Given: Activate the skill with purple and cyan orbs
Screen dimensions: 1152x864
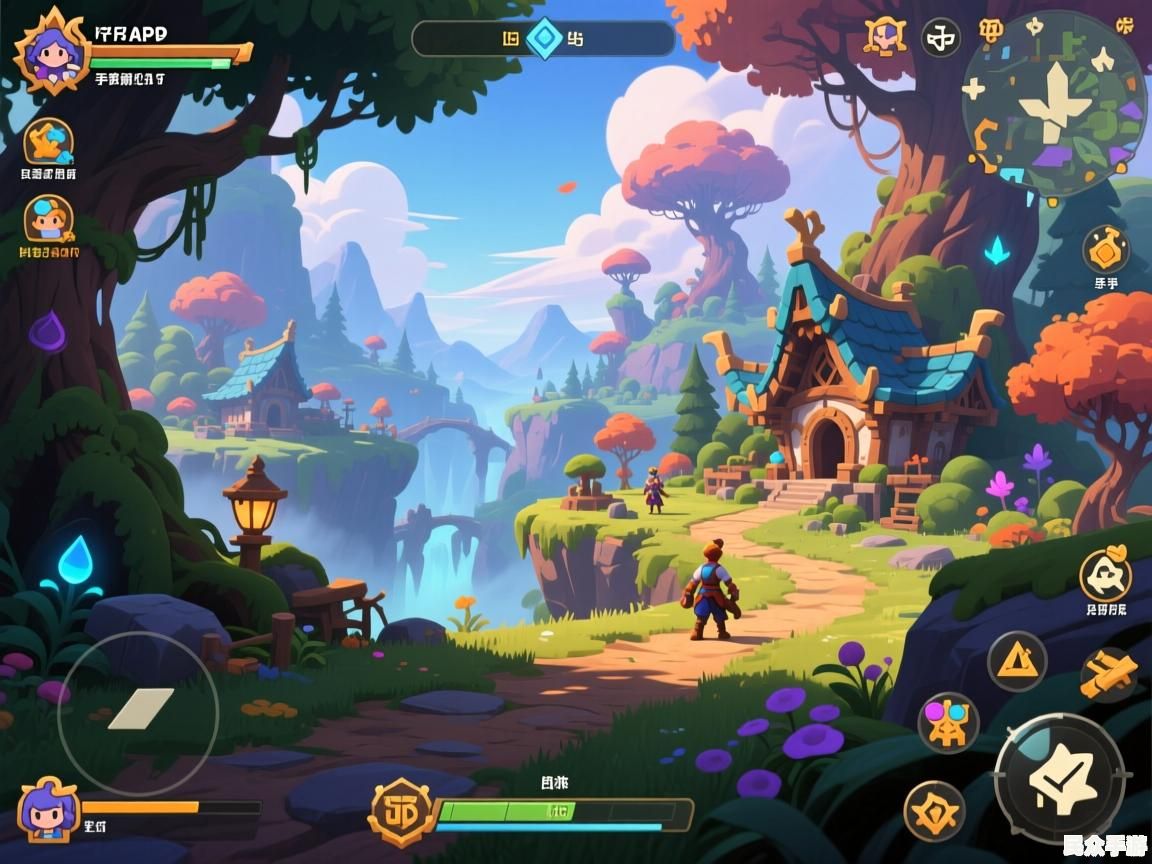Looking at the screenshot, I should (947, 722).
